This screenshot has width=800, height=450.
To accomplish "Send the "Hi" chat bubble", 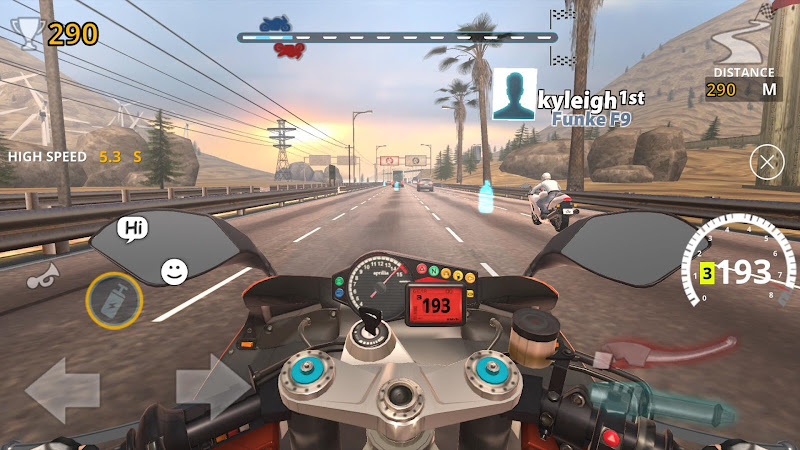I will point(133,229).
